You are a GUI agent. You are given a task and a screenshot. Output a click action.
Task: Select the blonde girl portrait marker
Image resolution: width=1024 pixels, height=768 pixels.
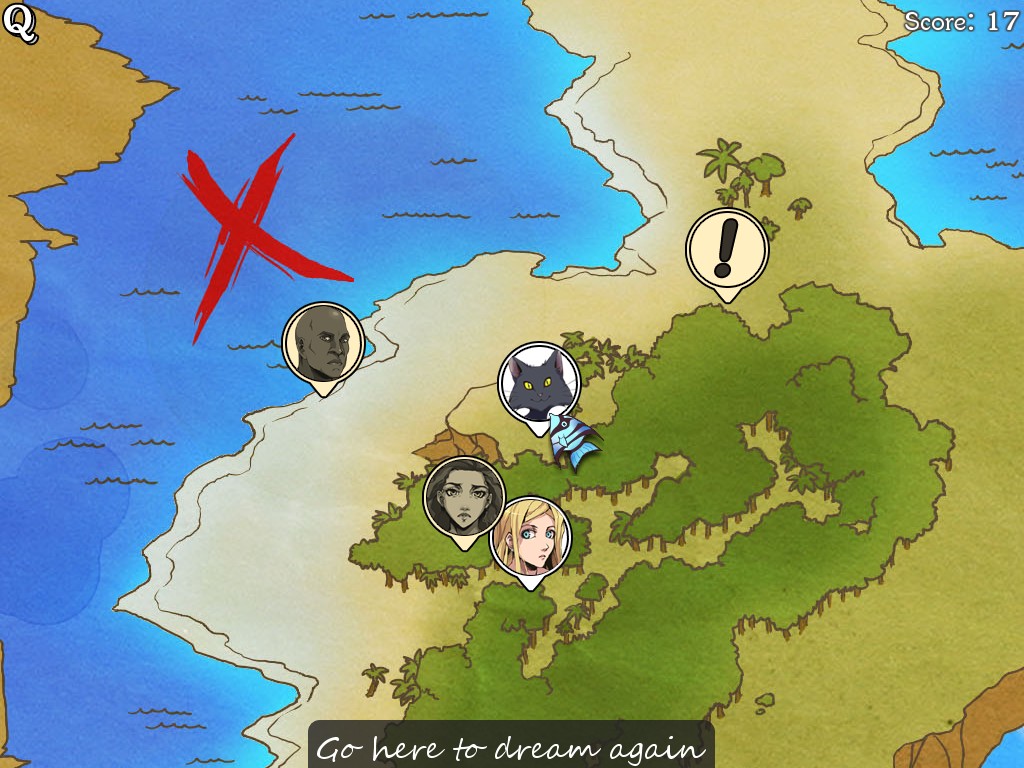coord(530,537)
